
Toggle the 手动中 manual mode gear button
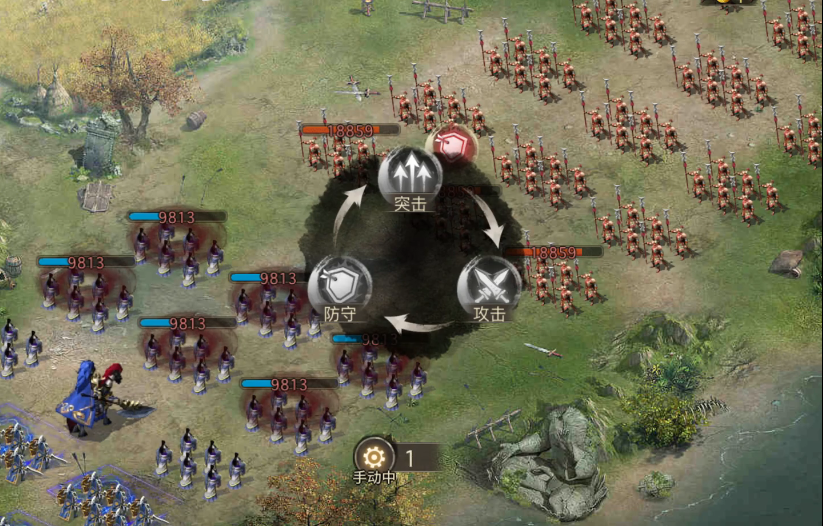(x=374, y=457)
